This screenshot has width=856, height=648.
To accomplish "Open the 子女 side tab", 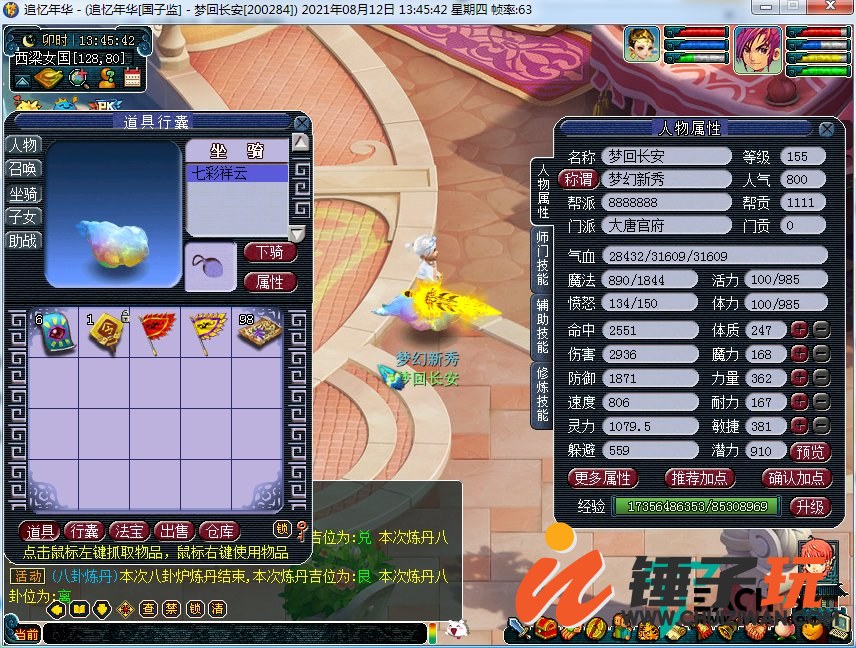I will 24,217.
